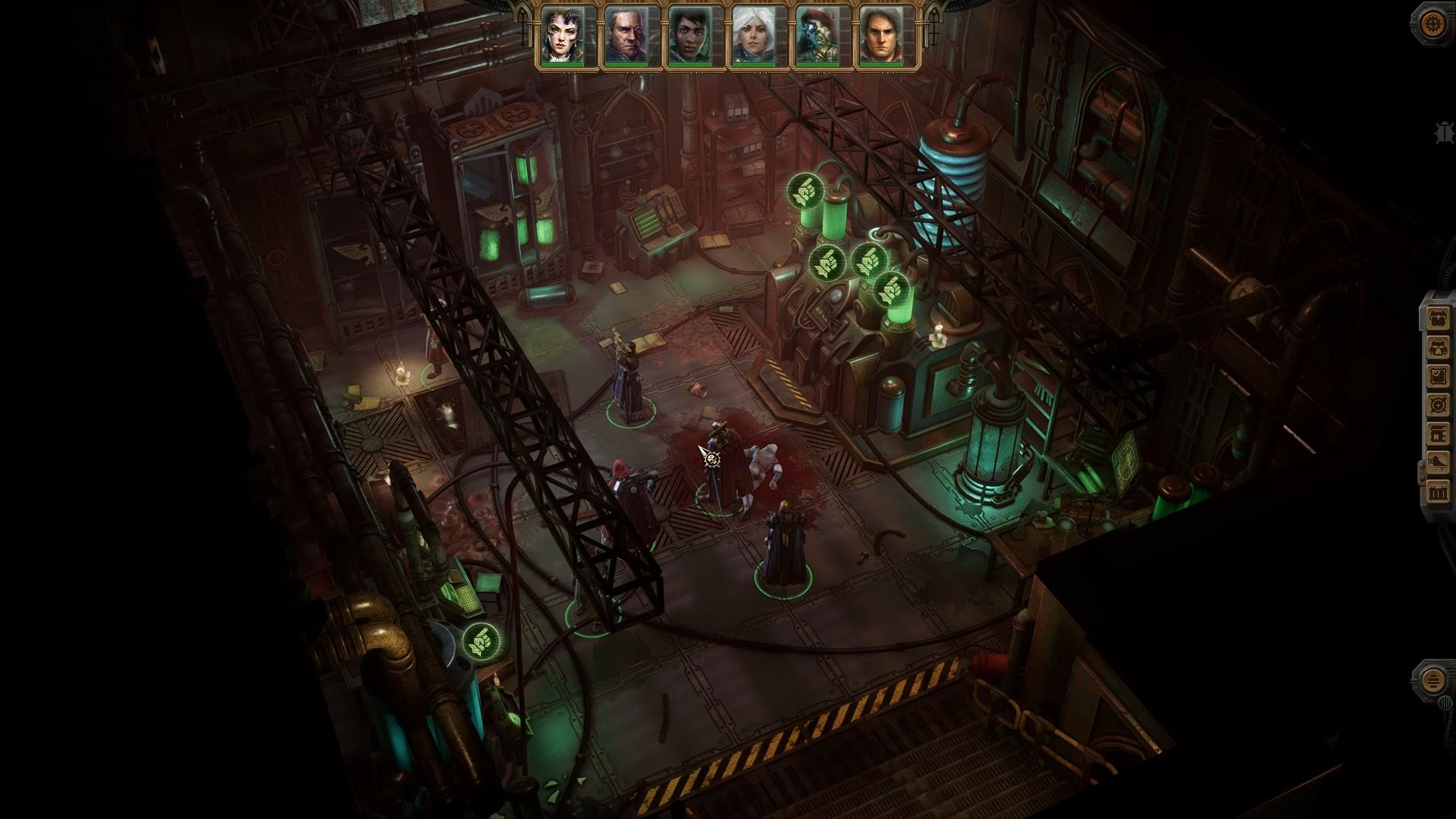Open character sheet via the helmet icon
This screenshot has height=819, width=1456.
(x=1439, y=348)
